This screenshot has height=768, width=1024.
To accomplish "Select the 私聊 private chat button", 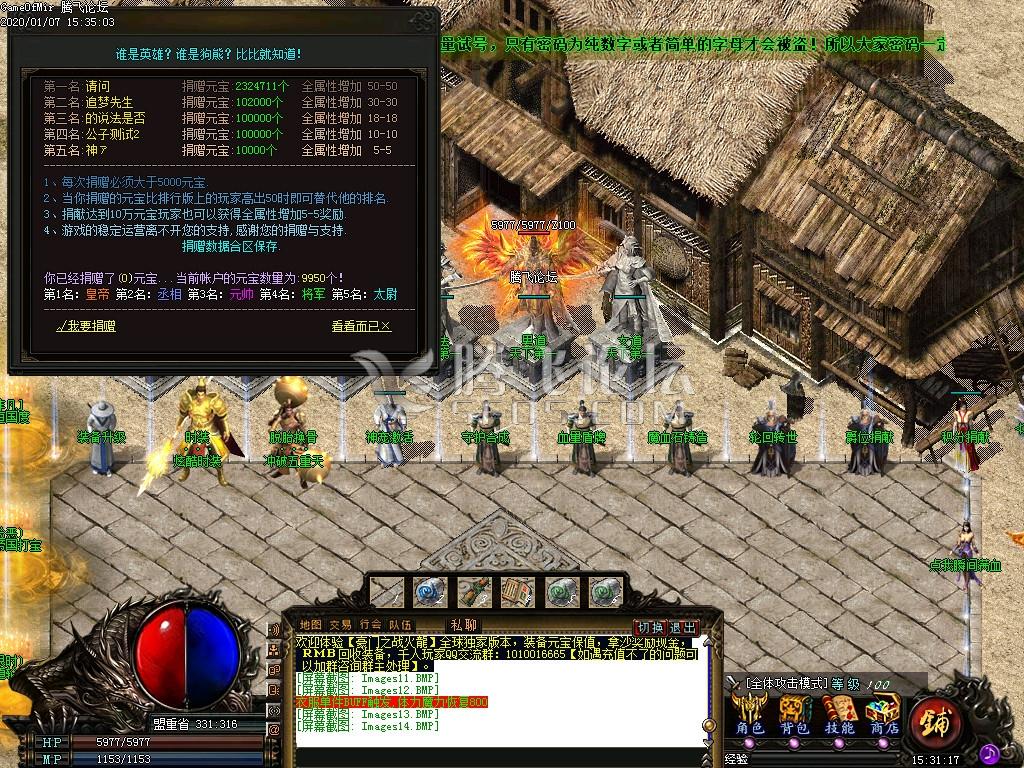I will (464, 625).
